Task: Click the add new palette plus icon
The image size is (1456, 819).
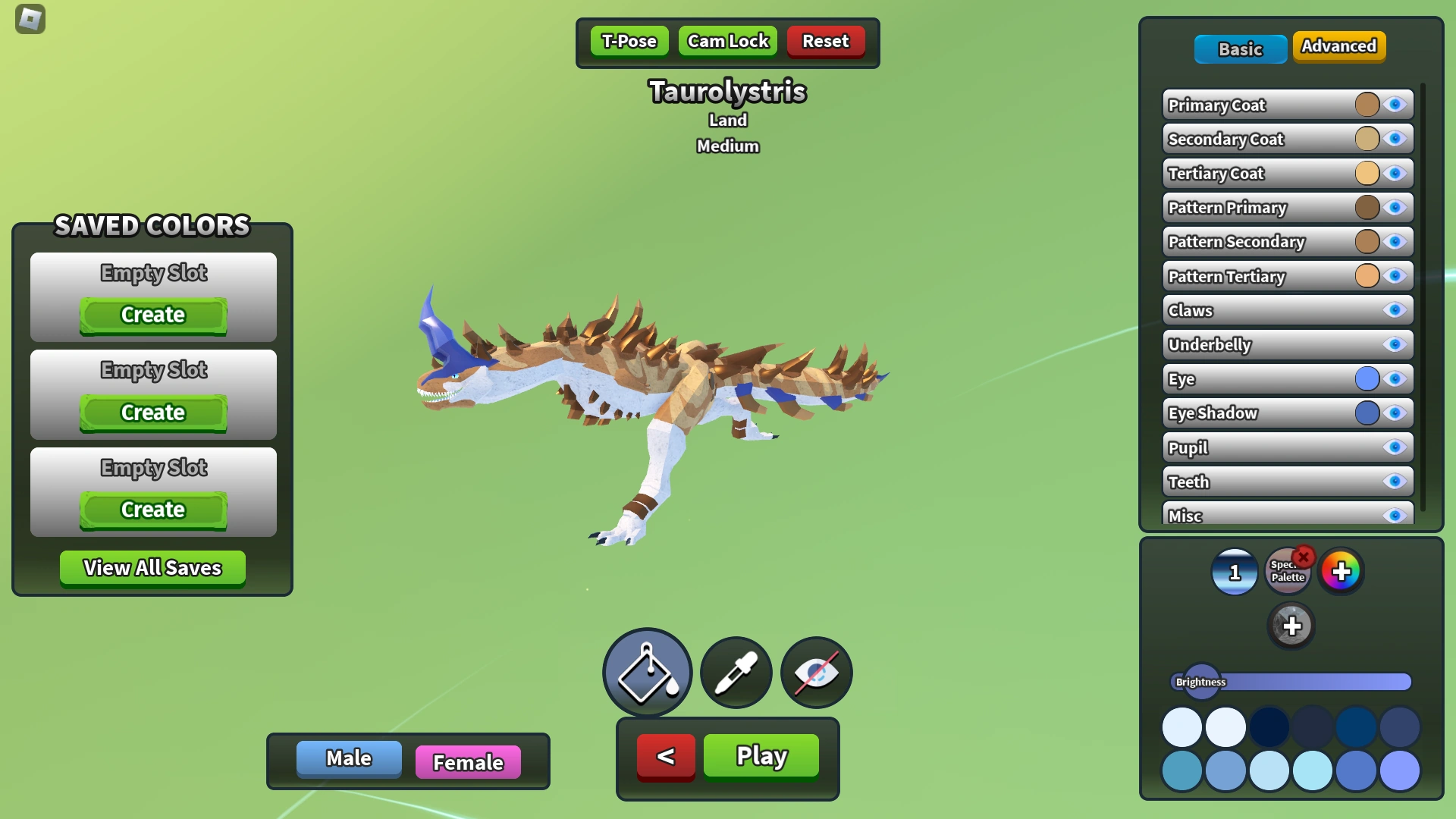Action: (x=1292, y=626)
